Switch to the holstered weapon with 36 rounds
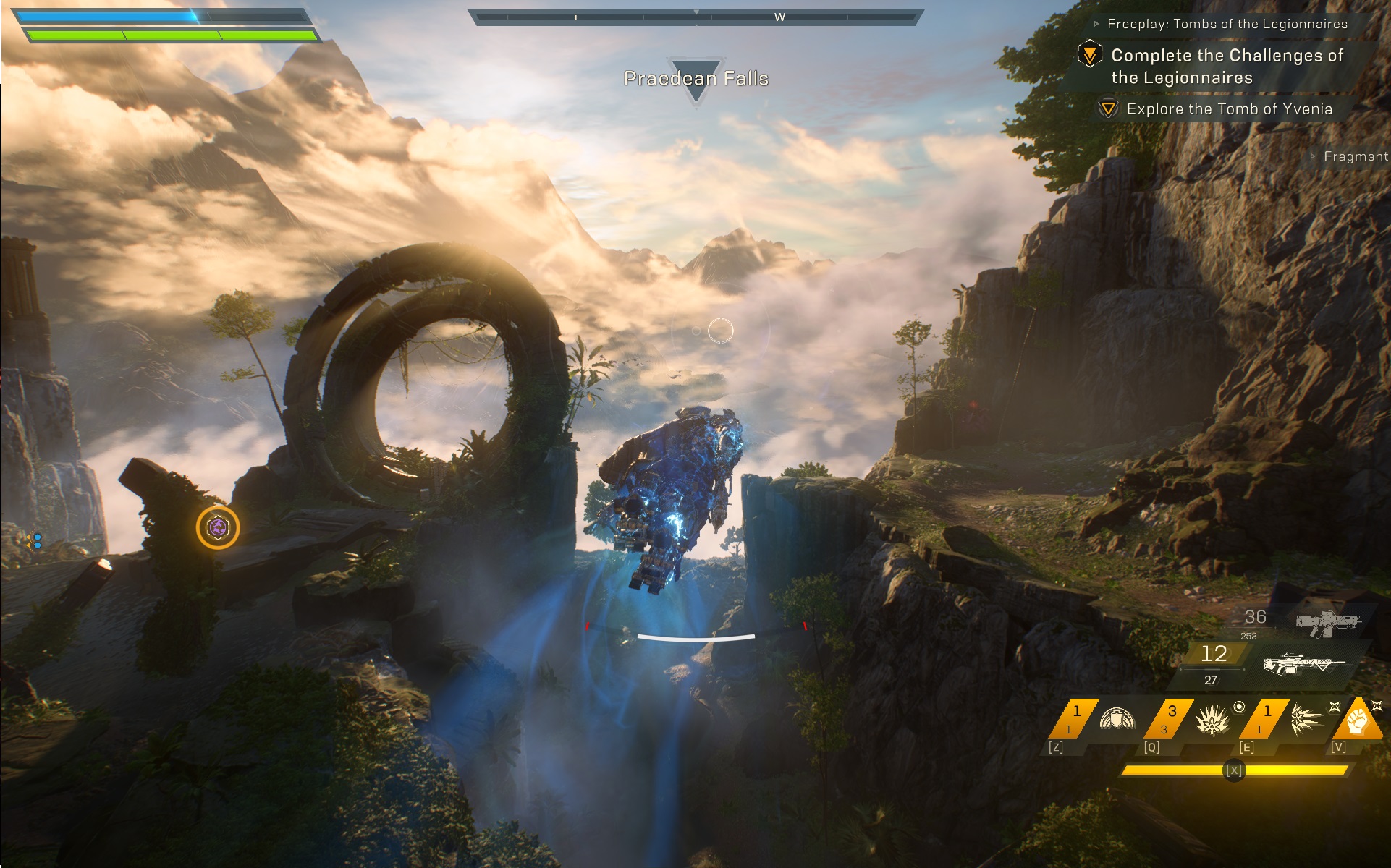 1327,621
